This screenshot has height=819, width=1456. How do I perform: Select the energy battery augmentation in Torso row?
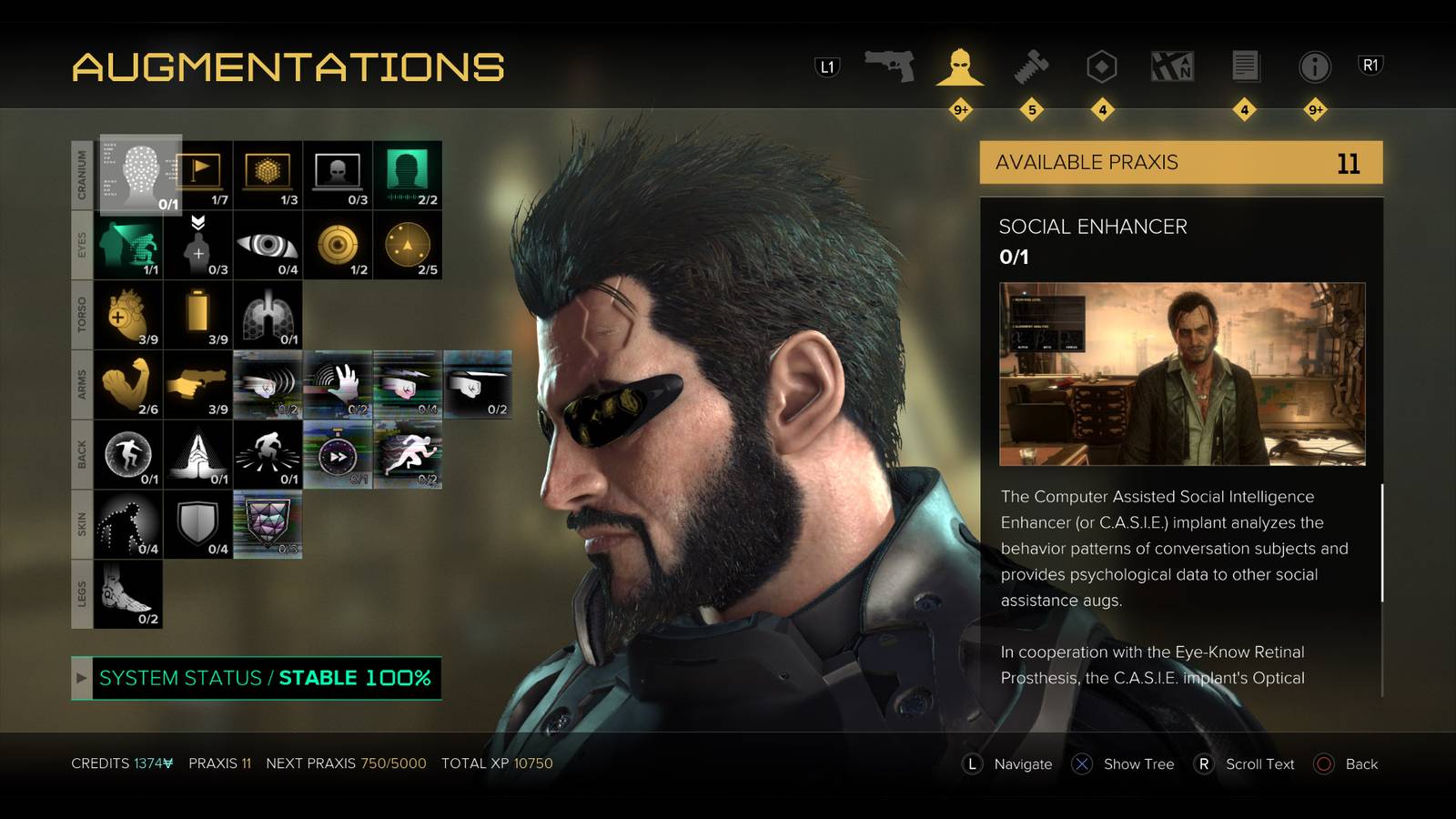[x=197, y=316]
